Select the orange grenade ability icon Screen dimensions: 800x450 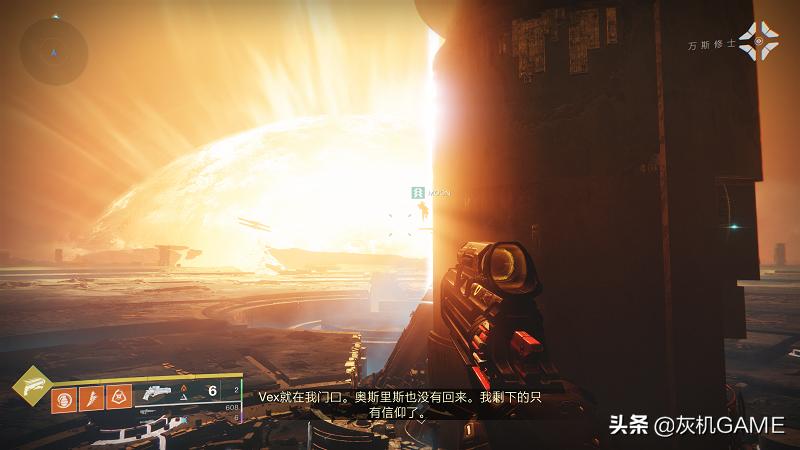(x=63, y=399)
